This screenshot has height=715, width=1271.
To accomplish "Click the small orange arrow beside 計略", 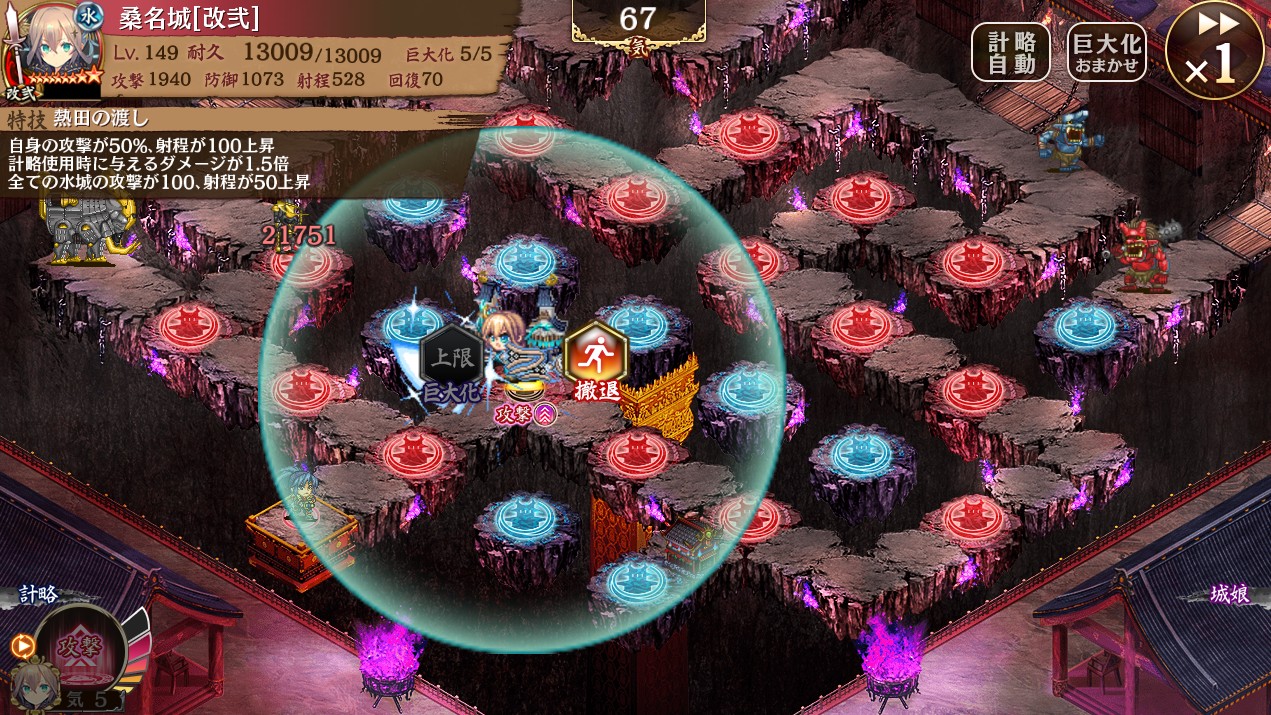I will coord(22,646).
